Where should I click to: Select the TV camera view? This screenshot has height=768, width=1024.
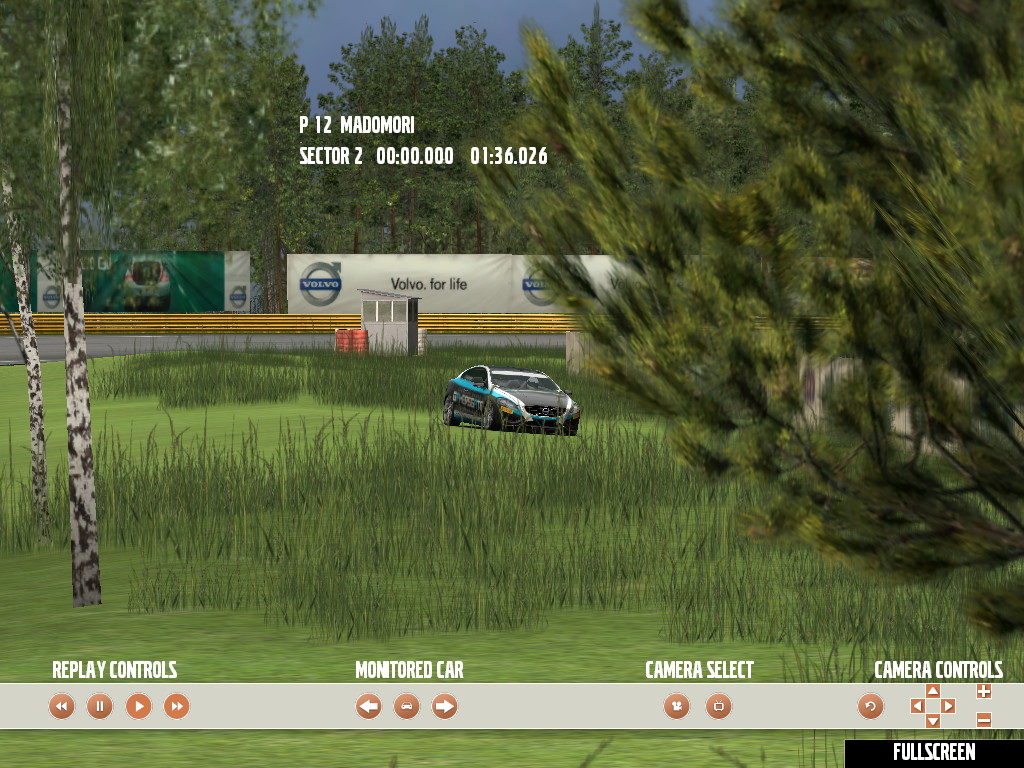(x=718, y=707)
